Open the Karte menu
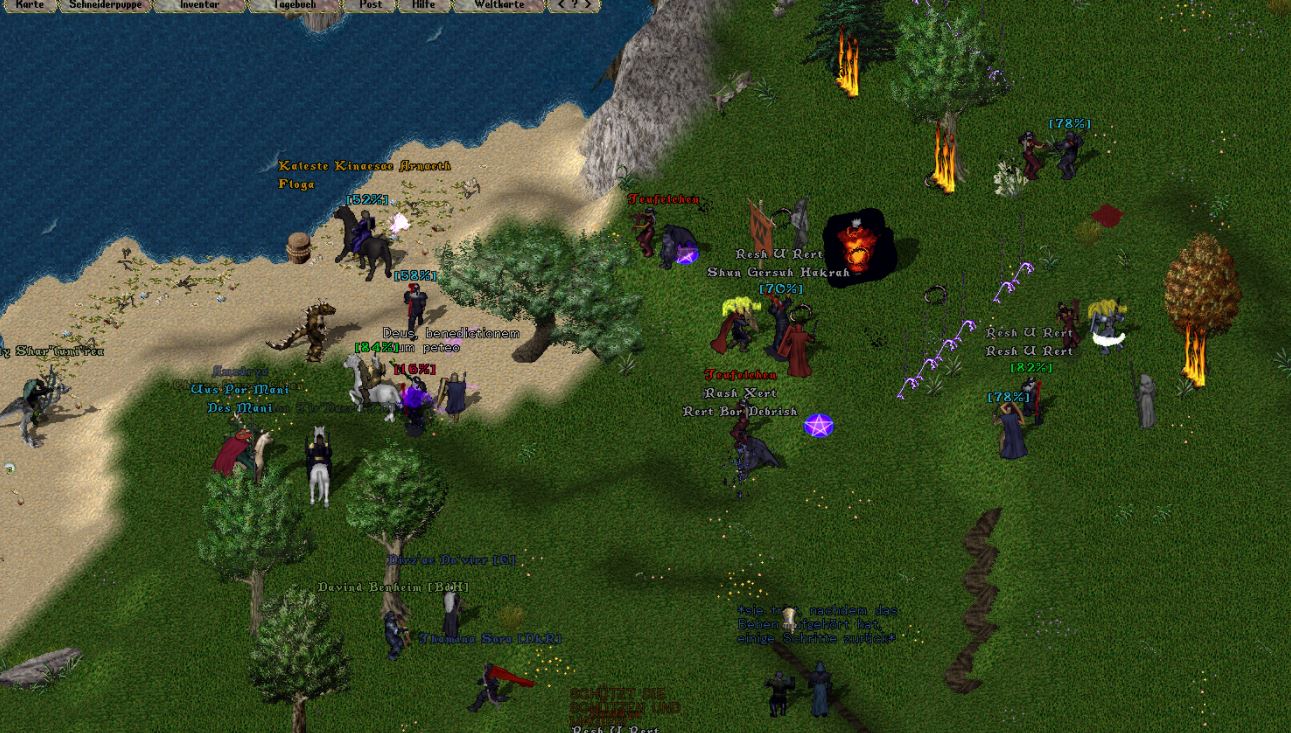The height and width of the screenshot is (733, 1291). click(30, 5)
